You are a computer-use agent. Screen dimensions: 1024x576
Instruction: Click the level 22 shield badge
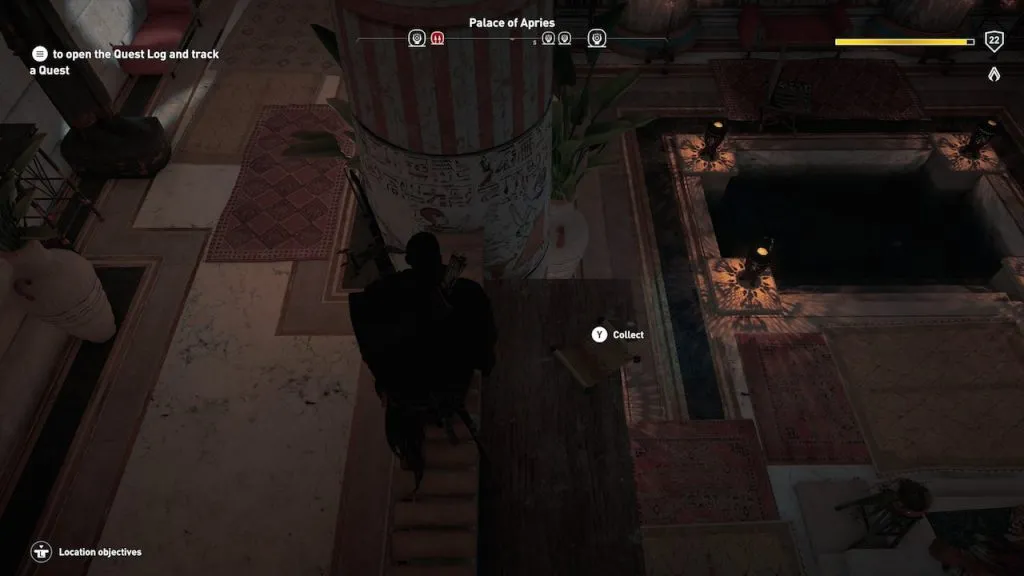[993, 41]
